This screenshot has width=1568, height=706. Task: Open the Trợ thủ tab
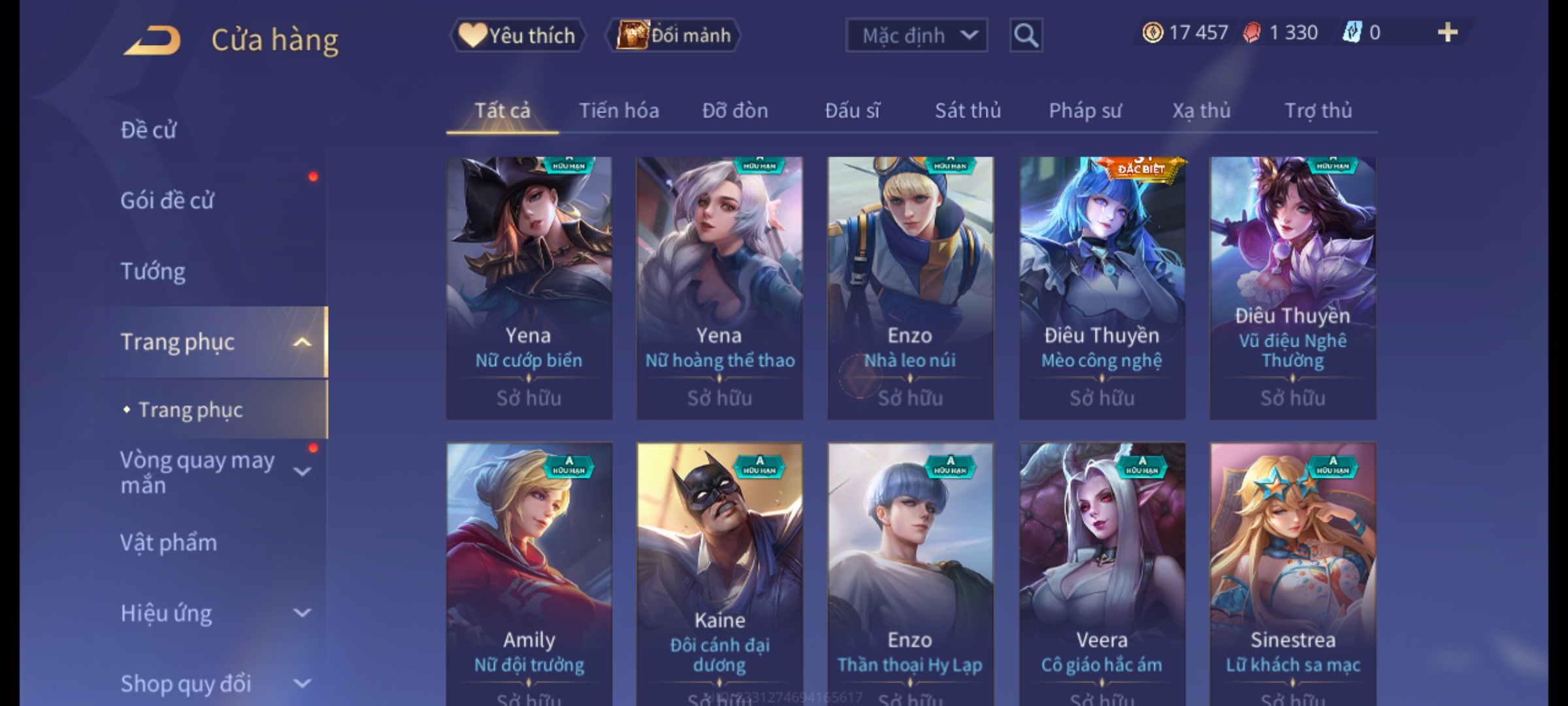click(x=1318, y=110)
